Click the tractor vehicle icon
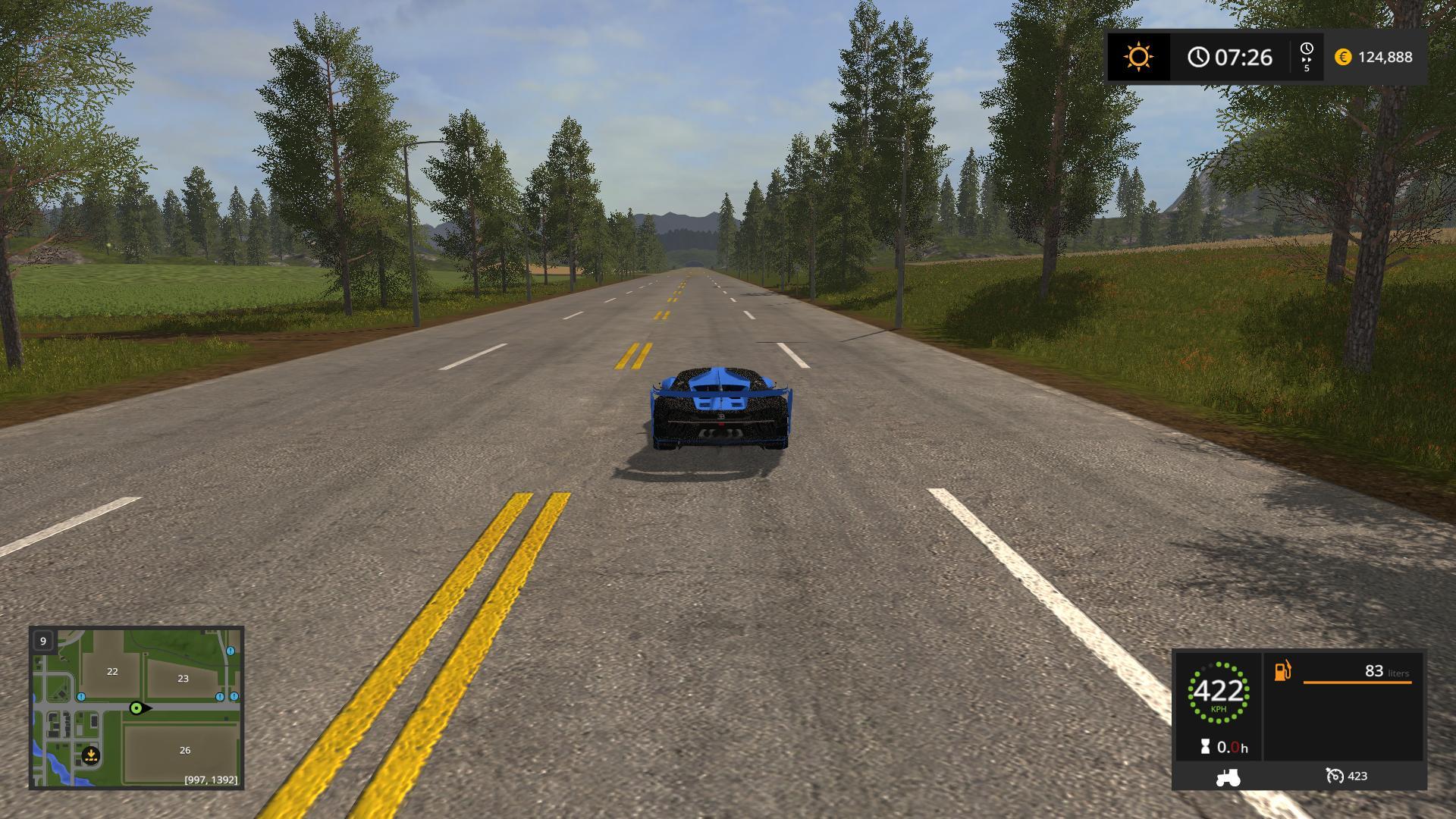Viewport: 1456px width, 819px height. 1228,777
